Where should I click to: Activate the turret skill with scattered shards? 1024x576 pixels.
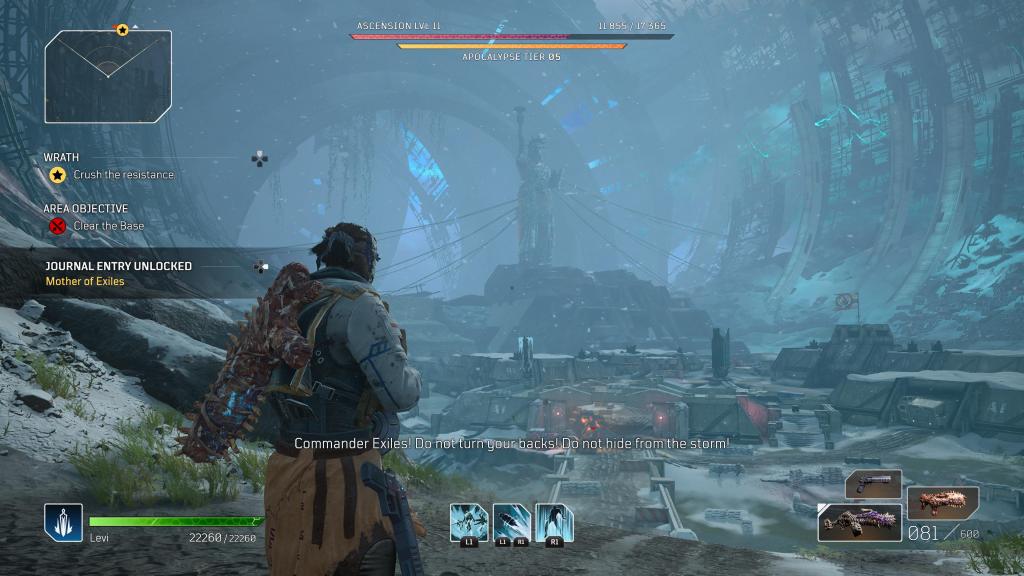[x=468, y=521]
